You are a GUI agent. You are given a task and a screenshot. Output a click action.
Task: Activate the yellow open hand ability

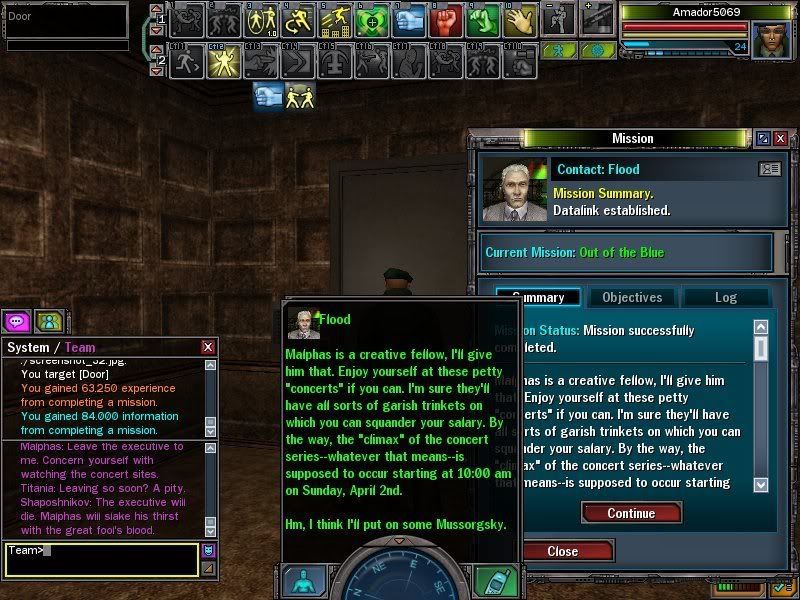pyautogui.click(x=520, y=20)
